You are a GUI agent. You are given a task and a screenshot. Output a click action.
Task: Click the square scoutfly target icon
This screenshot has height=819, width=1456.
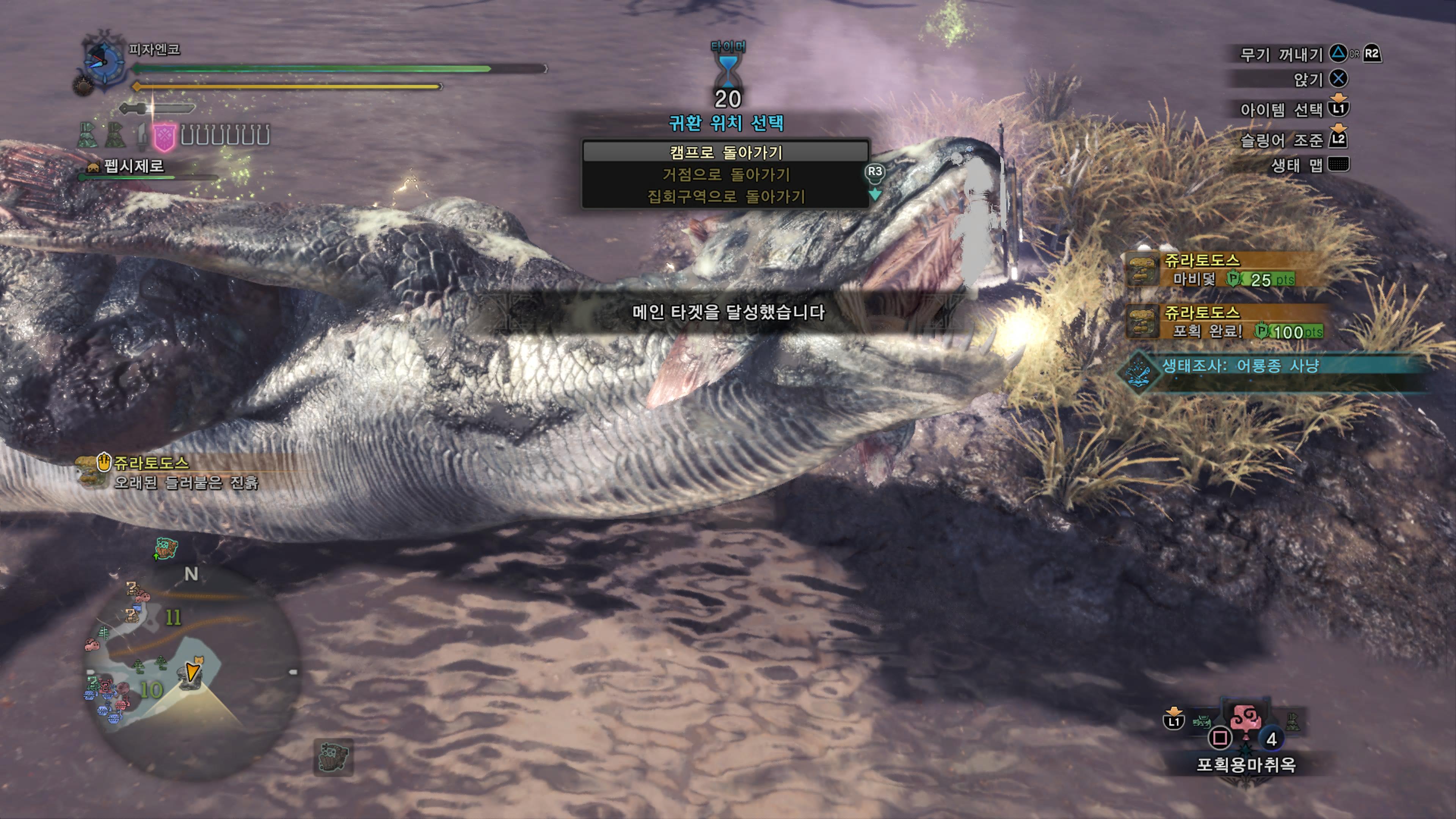[334, 757]
